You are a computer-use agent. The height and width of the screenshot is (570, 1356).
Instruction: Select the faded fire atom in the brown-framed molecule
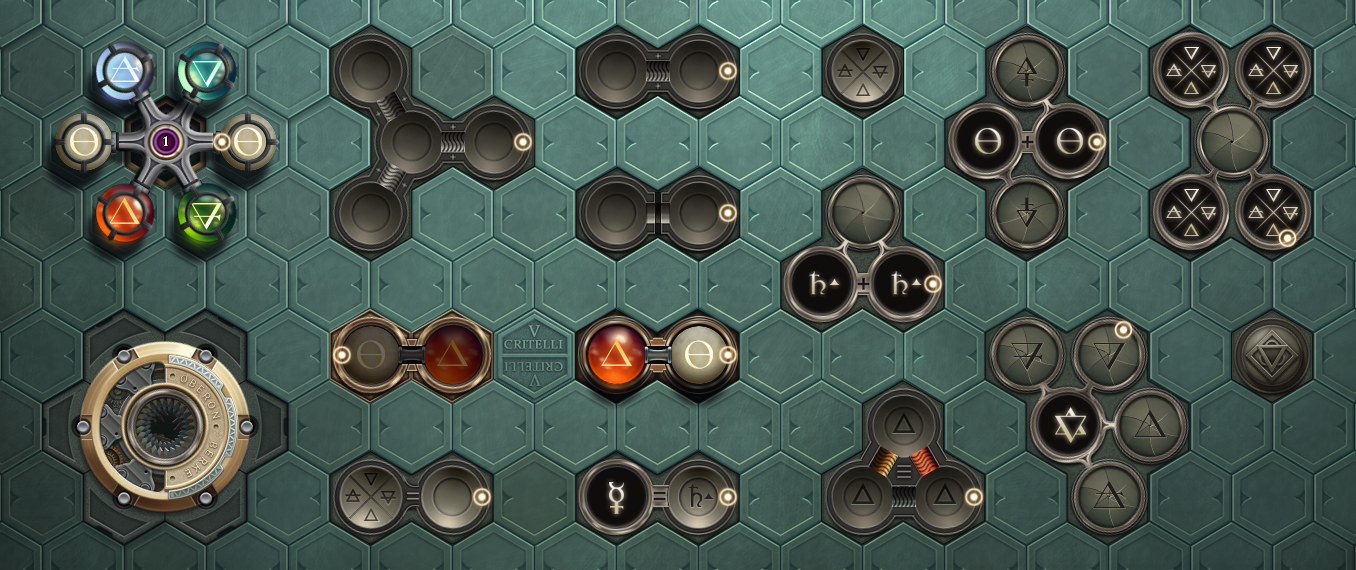click(452, 354)
